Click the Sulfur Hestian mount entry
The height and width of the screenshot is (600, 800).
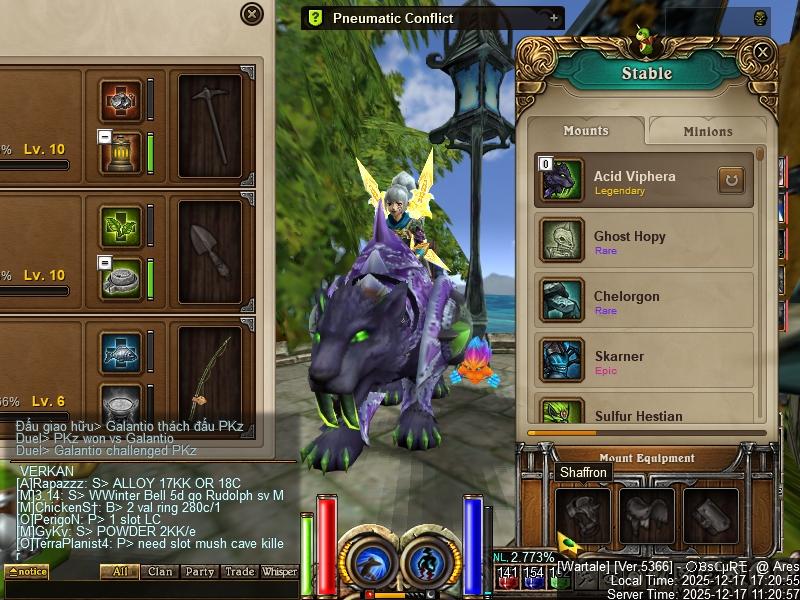[643, 413]
